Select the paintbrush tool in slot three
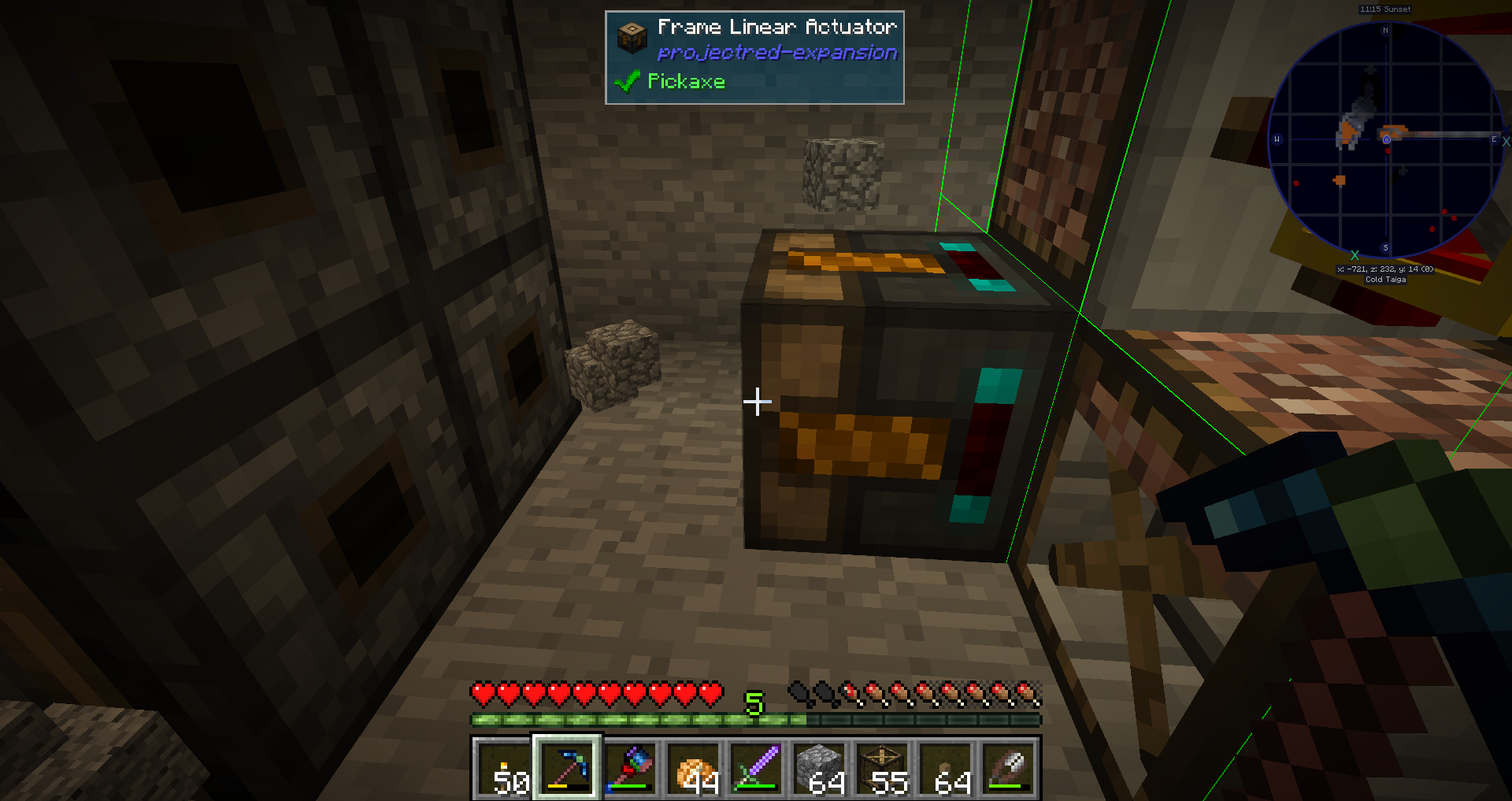 (630, 769)
